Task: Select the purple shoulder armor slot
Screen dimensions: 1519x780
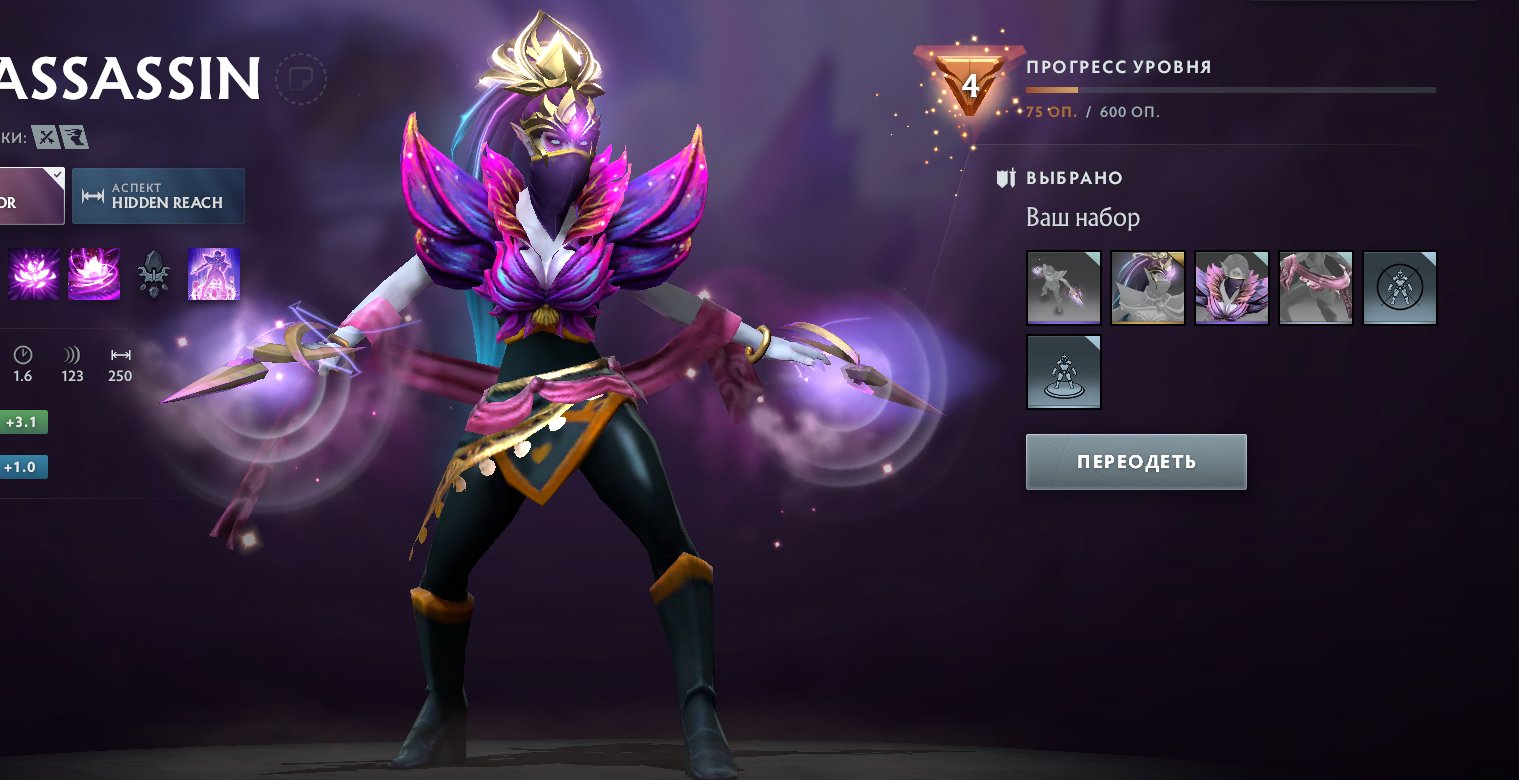Action: point(1232,288)
